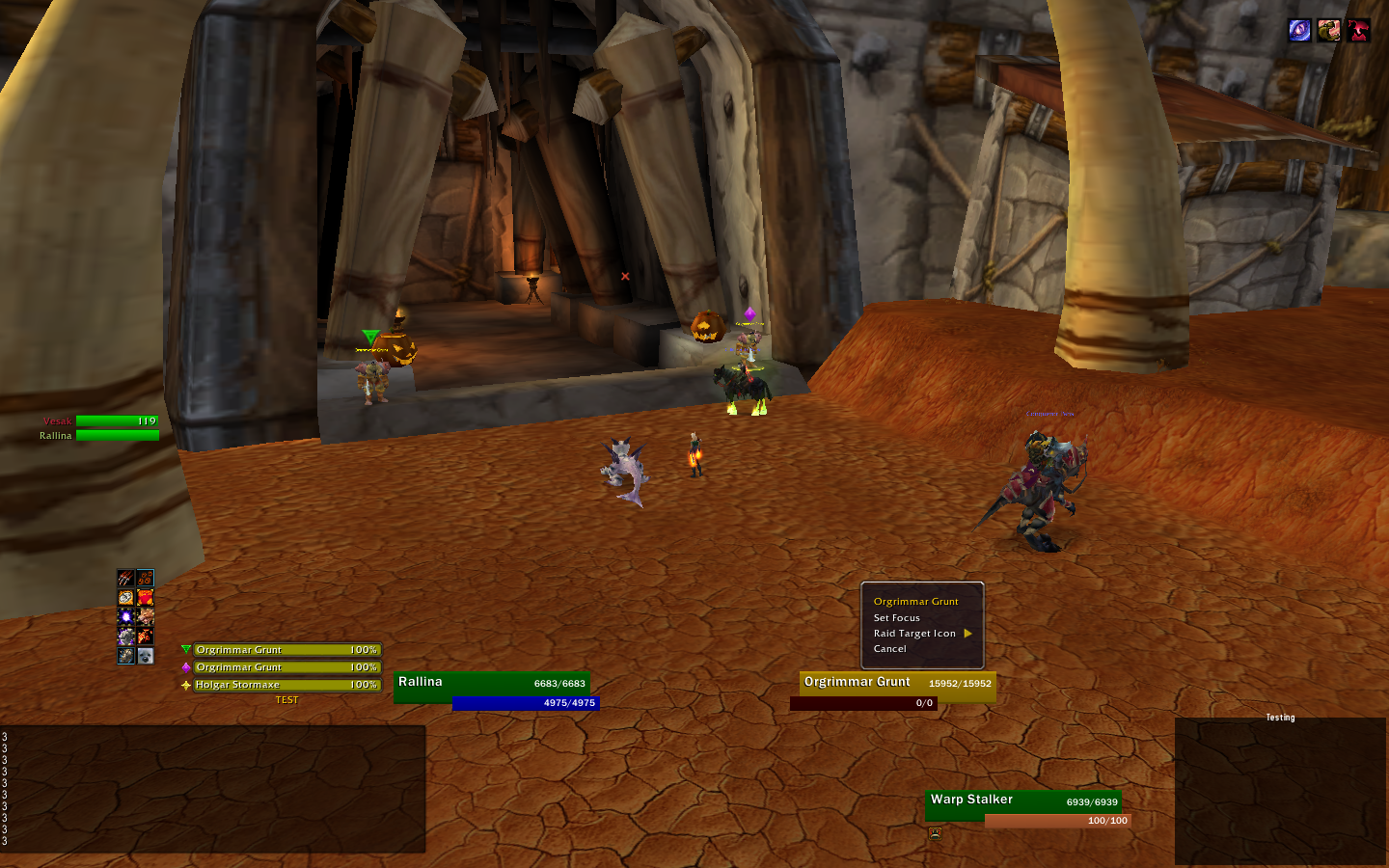Activate the paw prints ability icon
Screen dimensions: 1389x868
[145, 579]
